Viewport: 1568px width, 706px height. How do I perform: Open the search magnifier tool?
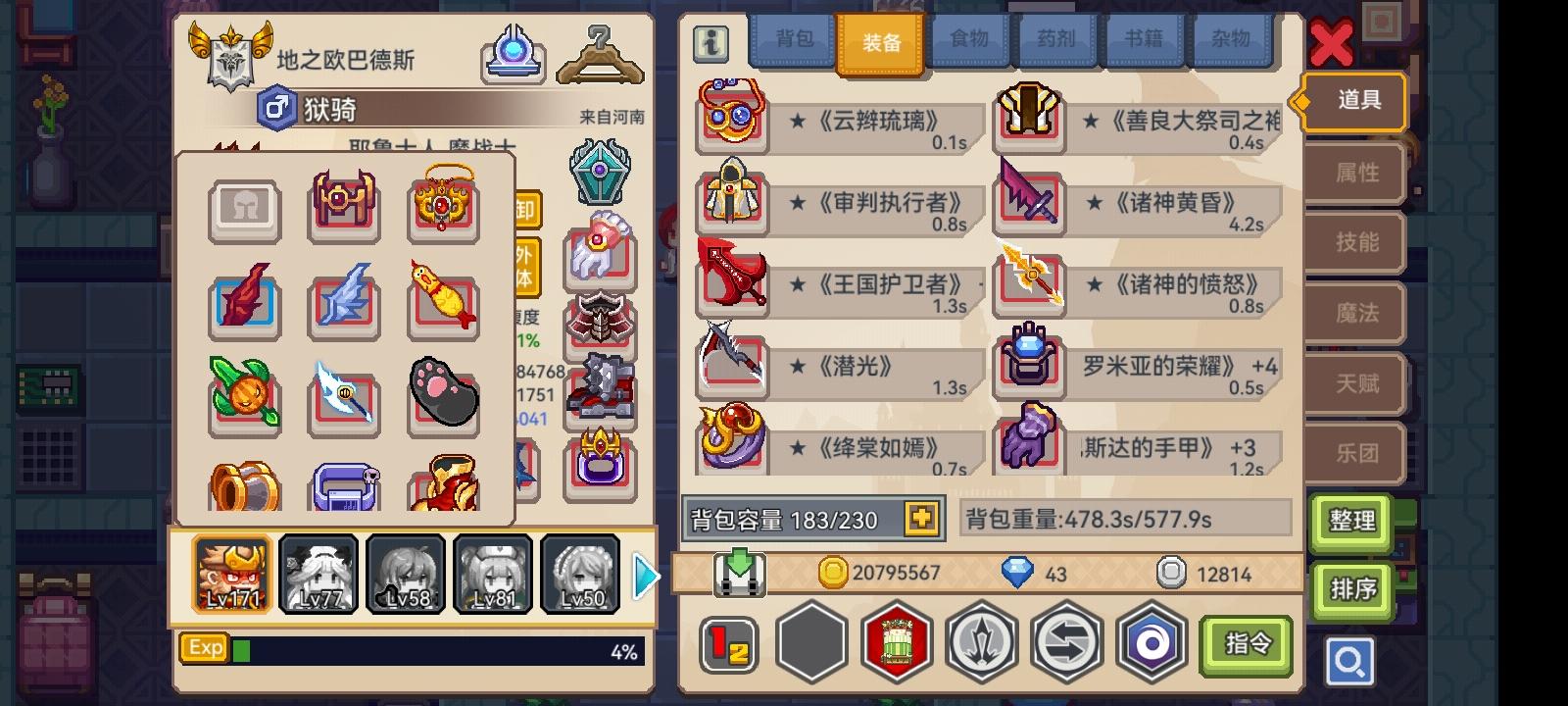tap(1348, 662)
